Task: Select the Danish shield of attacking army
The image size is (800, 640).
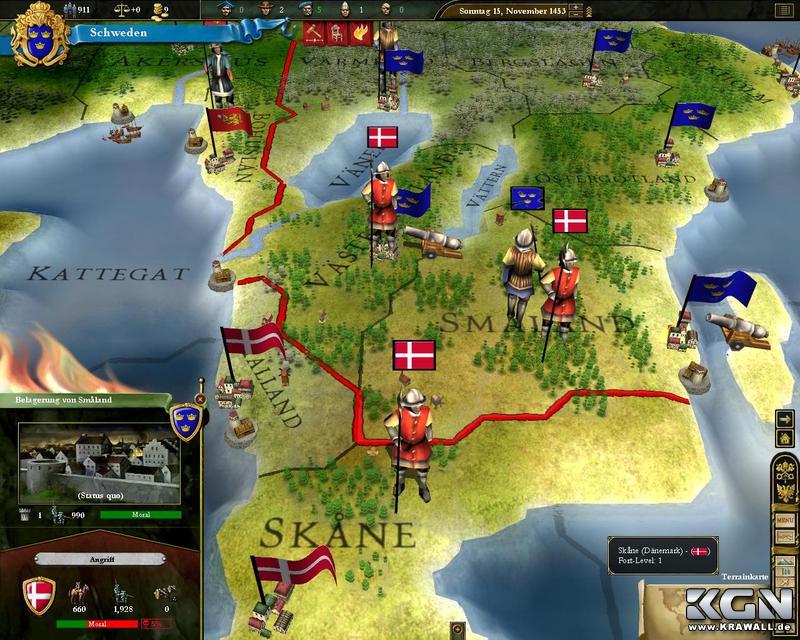Action: click(39, 597)
